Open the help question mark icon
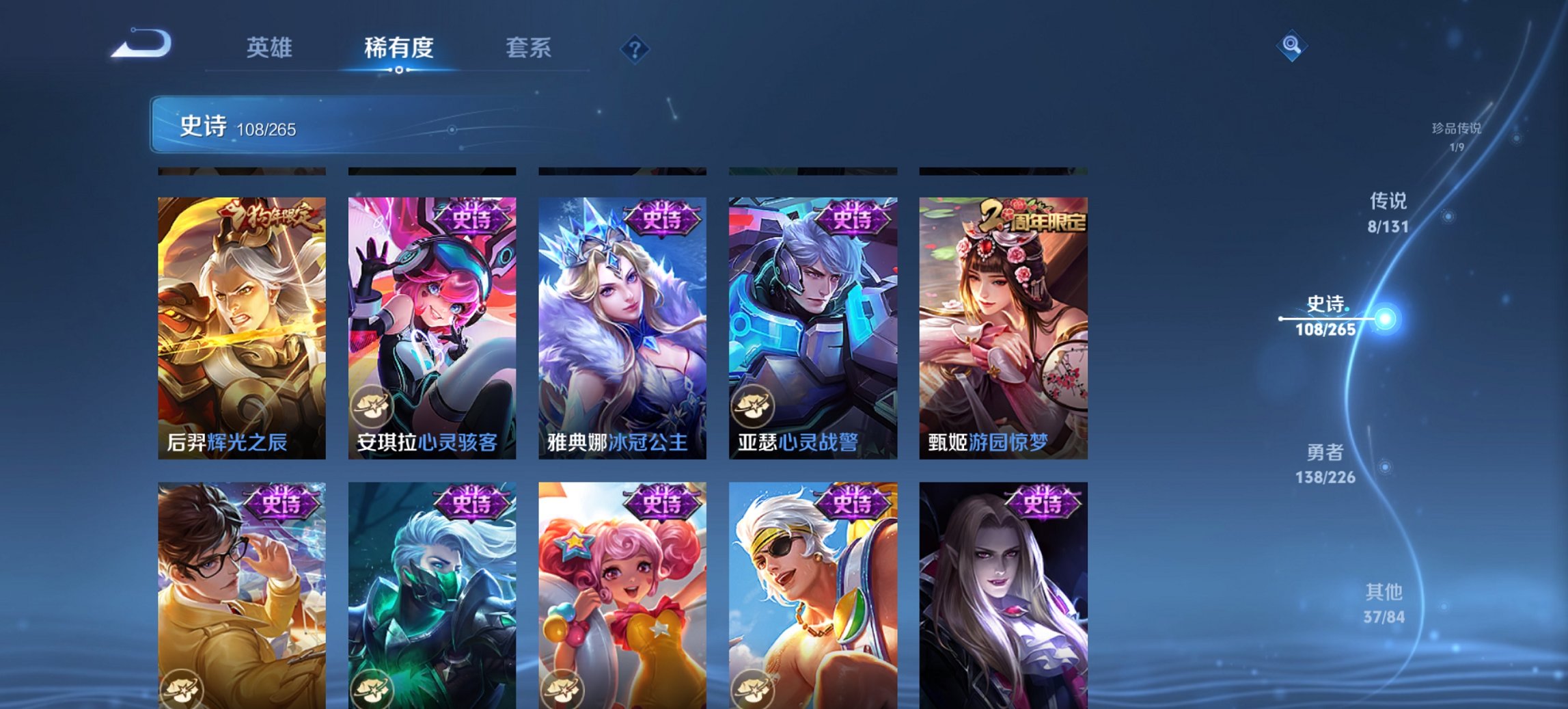The height and width of the screenshot is (709, 1568). click(635, 49)
